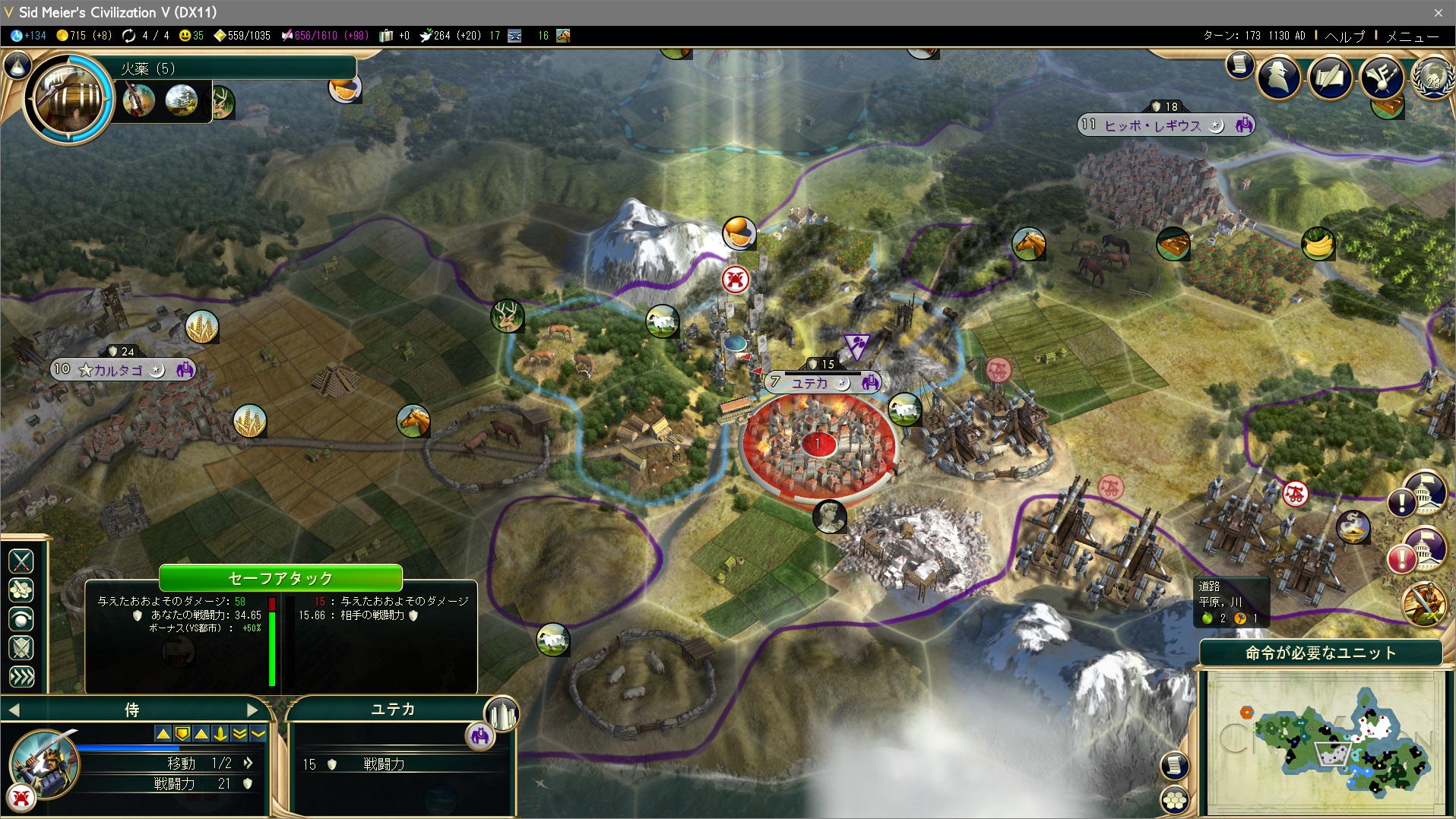Image resolution: width=1456 pixels, height=819 pixels.
Task: Open the red exclamation city-state notification
Action: click(1402, 559)
